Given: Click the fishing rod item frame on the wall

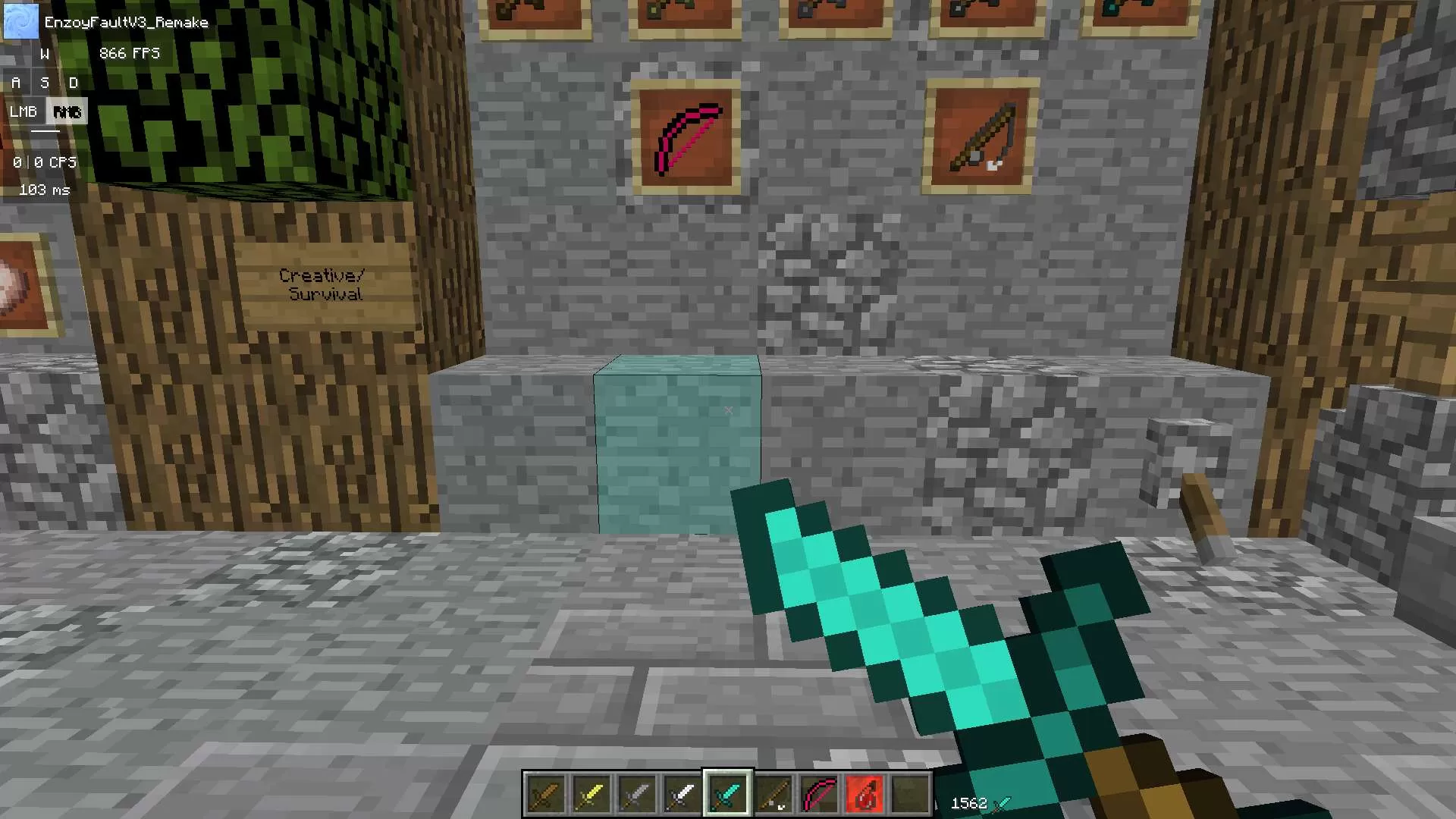Looking at the screenshot, I should (980, 140).
